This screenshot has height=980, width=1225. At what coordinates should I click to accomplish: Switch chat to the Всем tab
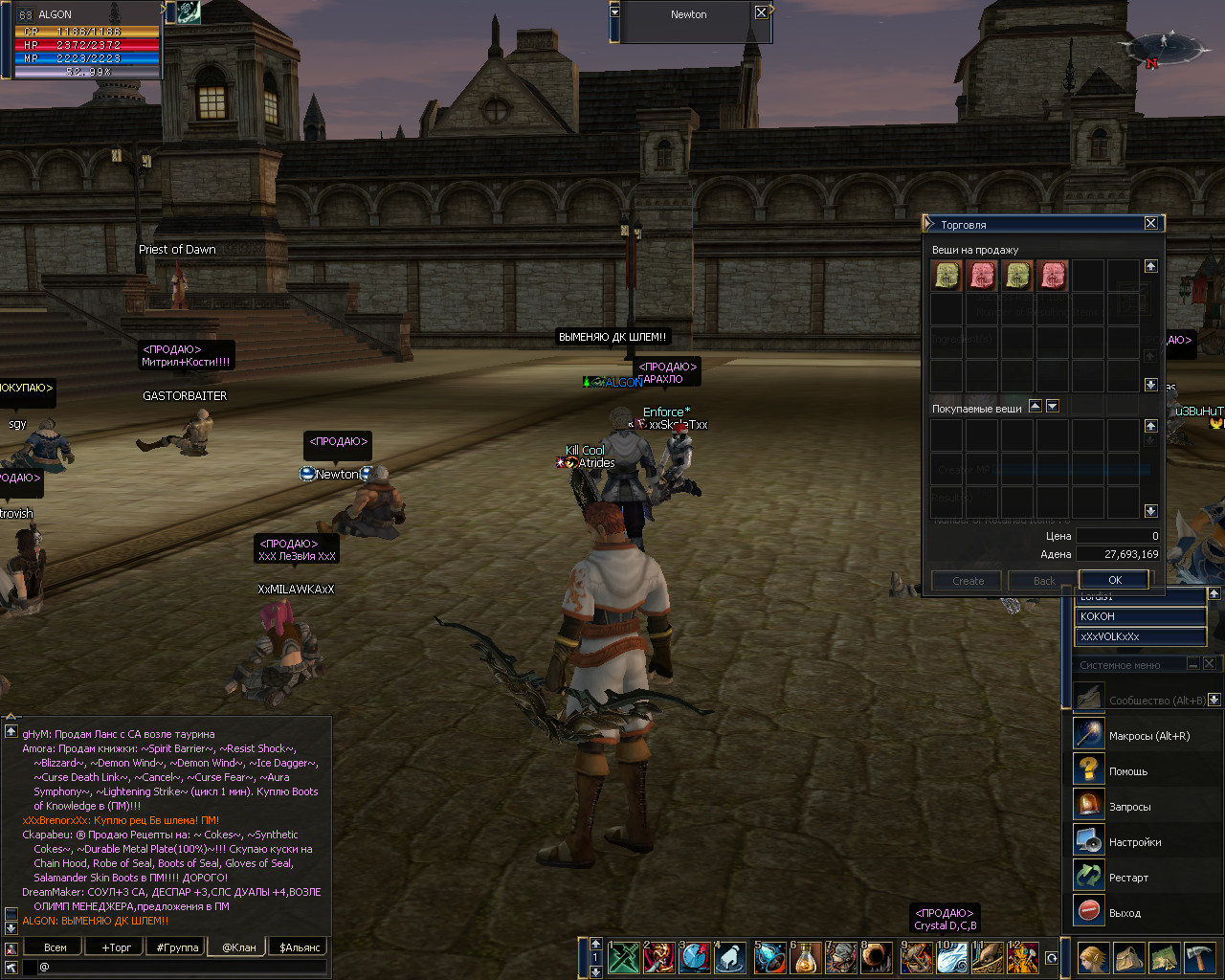[56, 947]
